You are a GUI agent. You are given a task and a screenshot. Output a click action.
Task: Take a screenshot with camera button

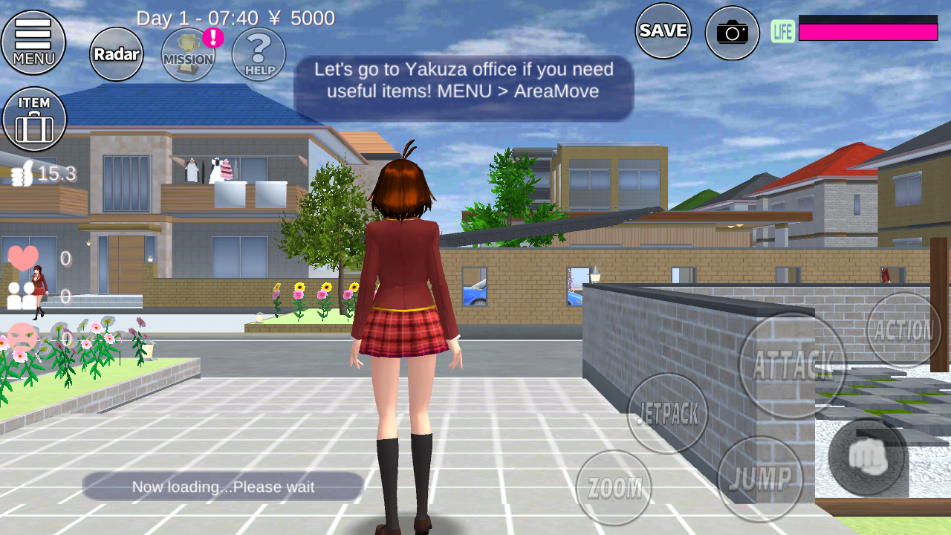pyautogui.click(x=732, y=32)
